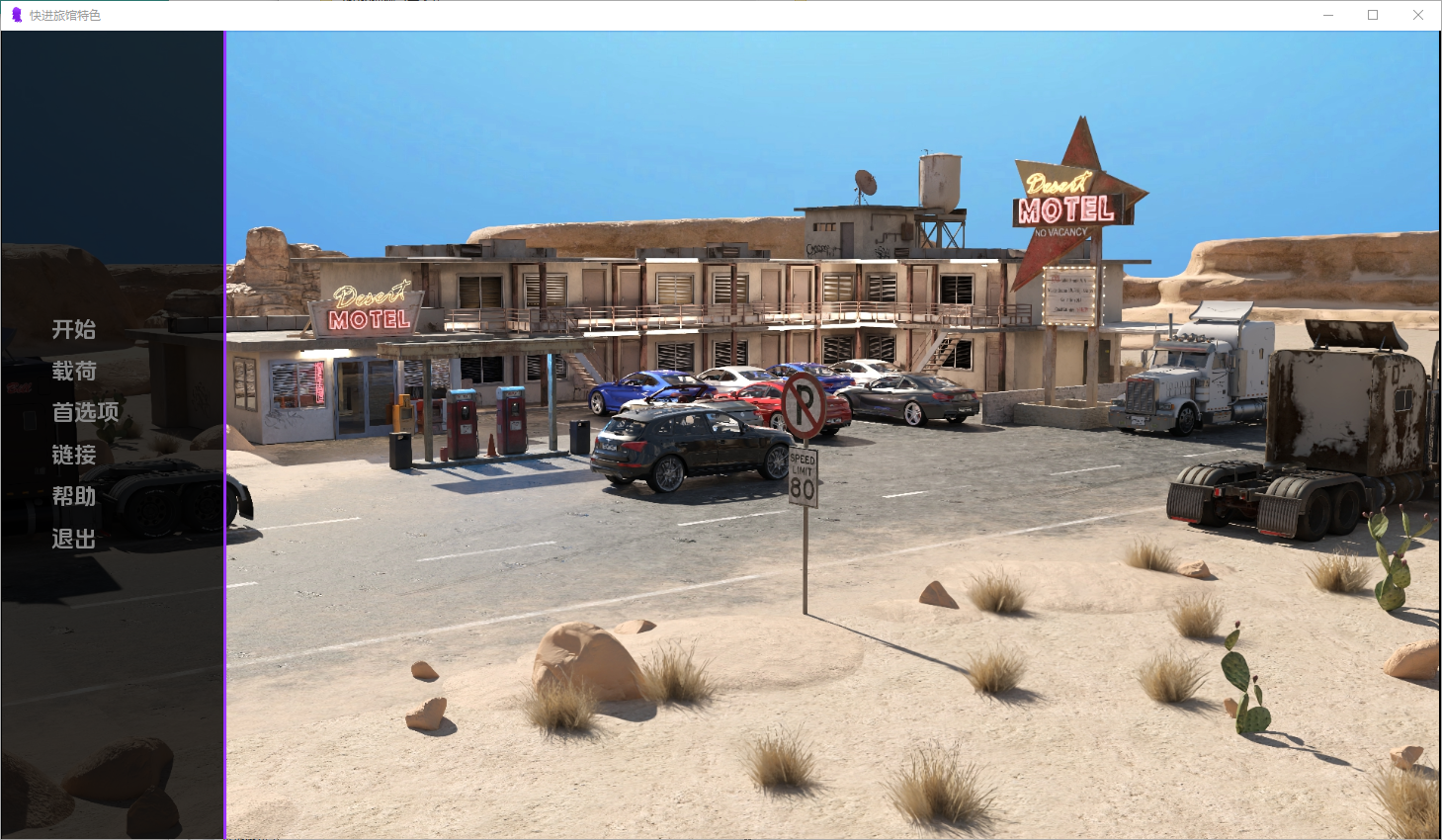The height and width of the screenshot is (840, 1442).
Task: Close the game window
Action: (x=1417, y=15)
